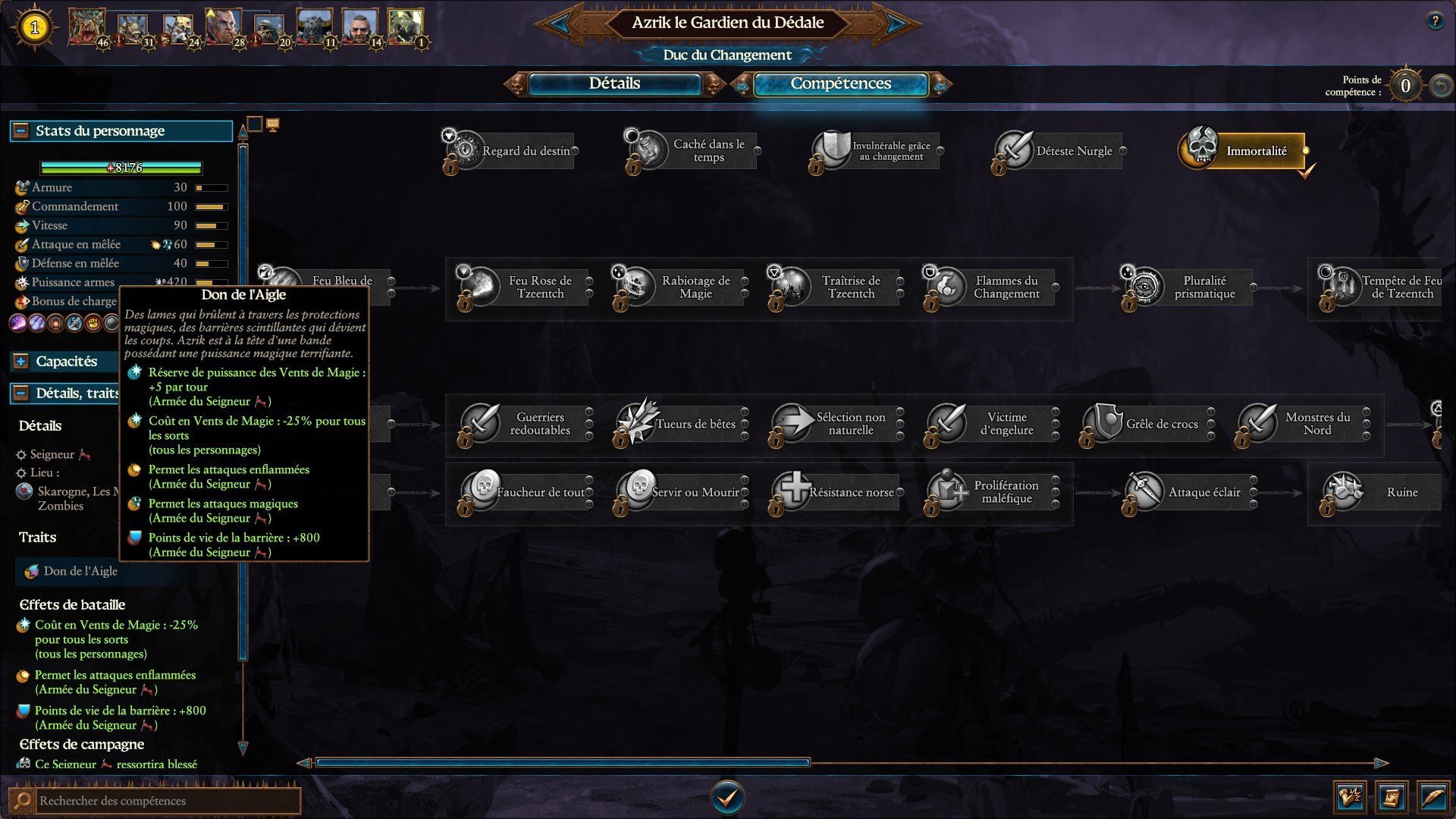Open the Compétences tab

point(840,84)
